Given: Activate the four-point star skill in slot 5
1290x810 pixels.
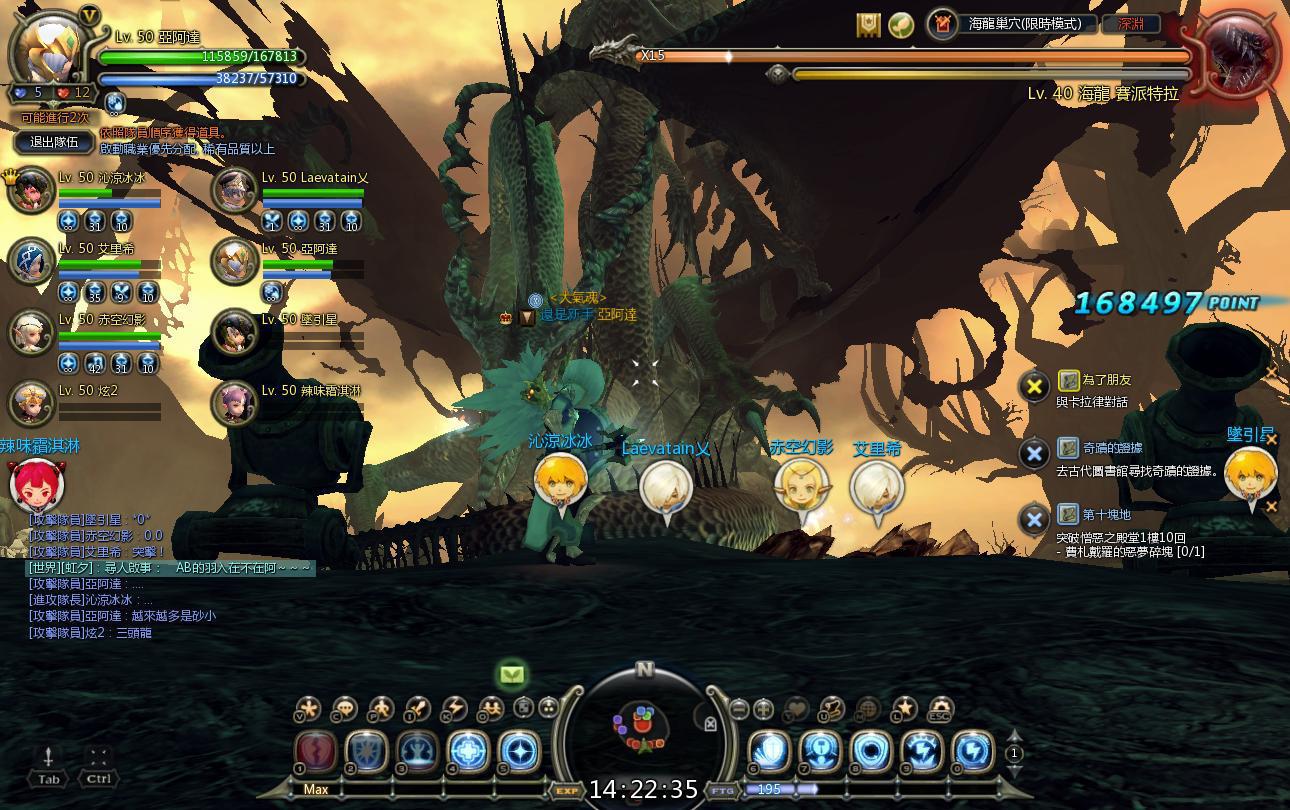Looking at the screenshot, I should tap(518, 752).
